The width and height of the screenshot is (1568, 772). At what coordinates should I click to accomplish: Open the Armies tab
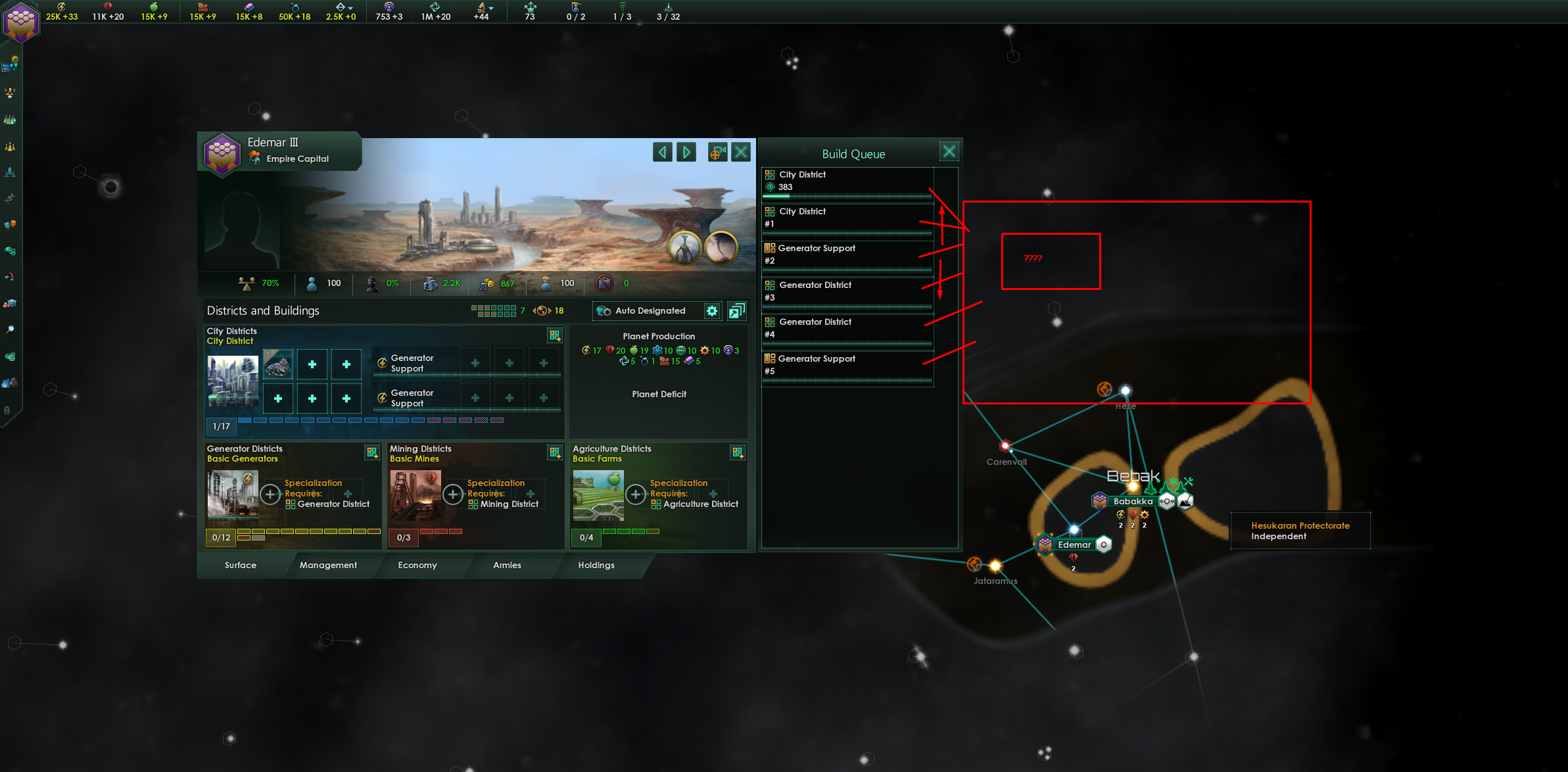pos(506,565)
